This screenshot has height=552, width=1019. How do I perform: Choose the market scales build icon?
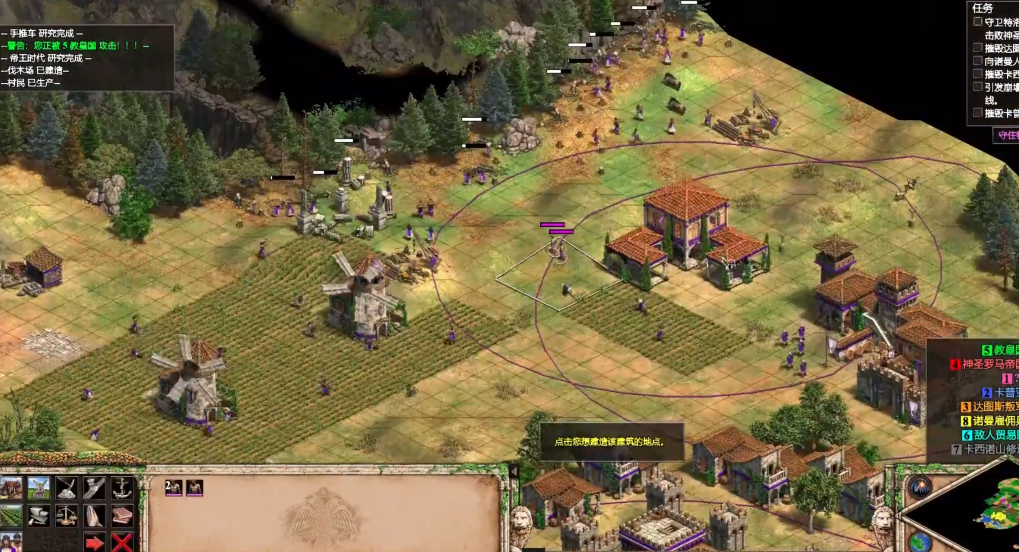coord(67,515)
